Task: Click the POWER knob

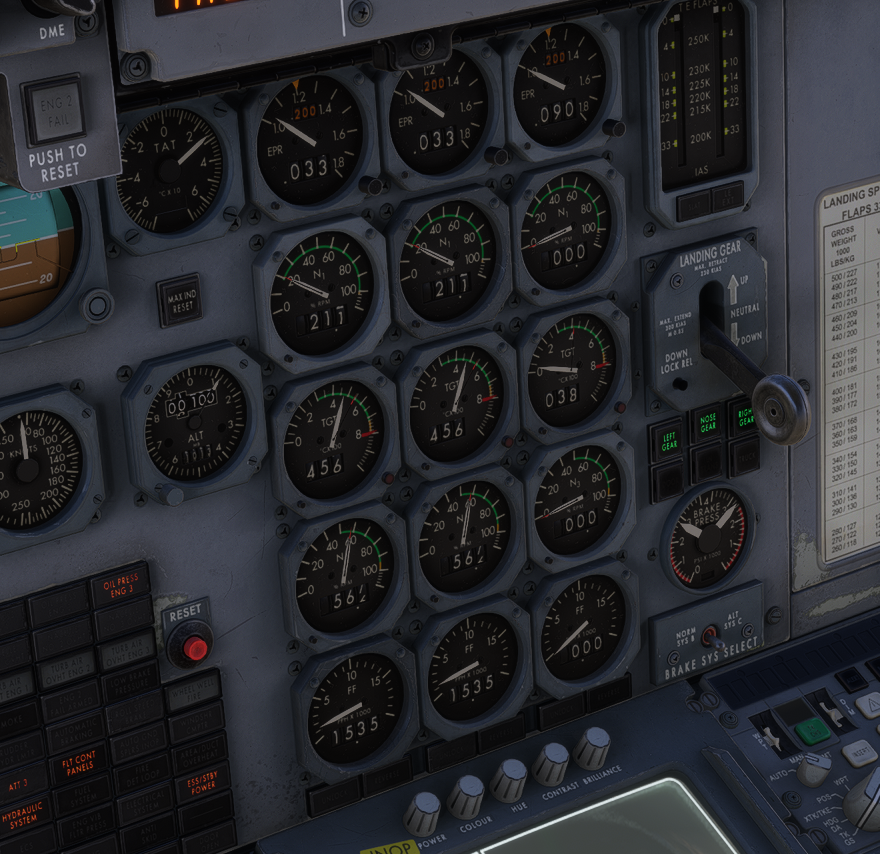Action: (421, 812)
